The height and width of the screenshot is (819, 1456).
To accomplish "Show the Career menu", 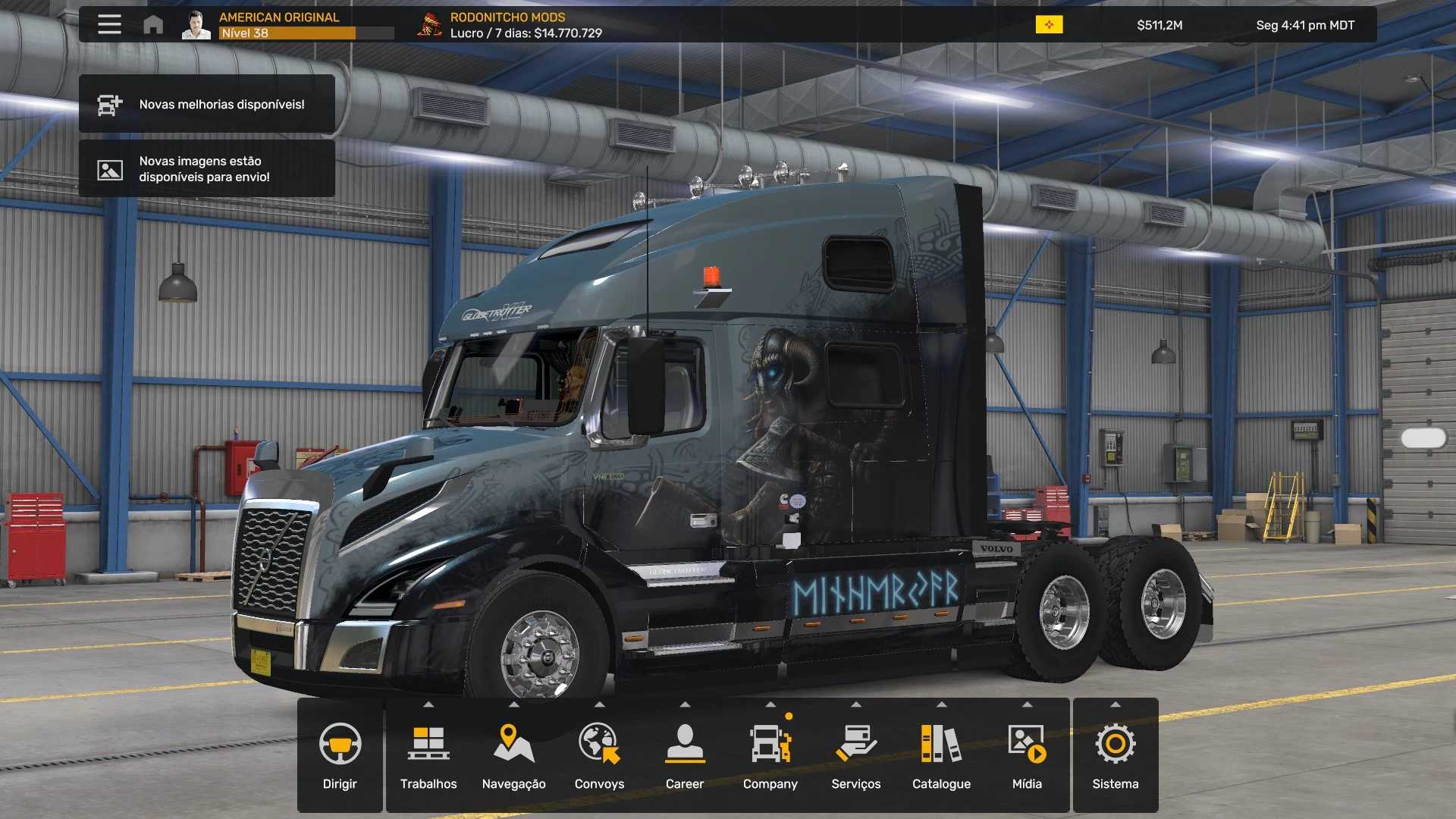I will coord(685,755).
